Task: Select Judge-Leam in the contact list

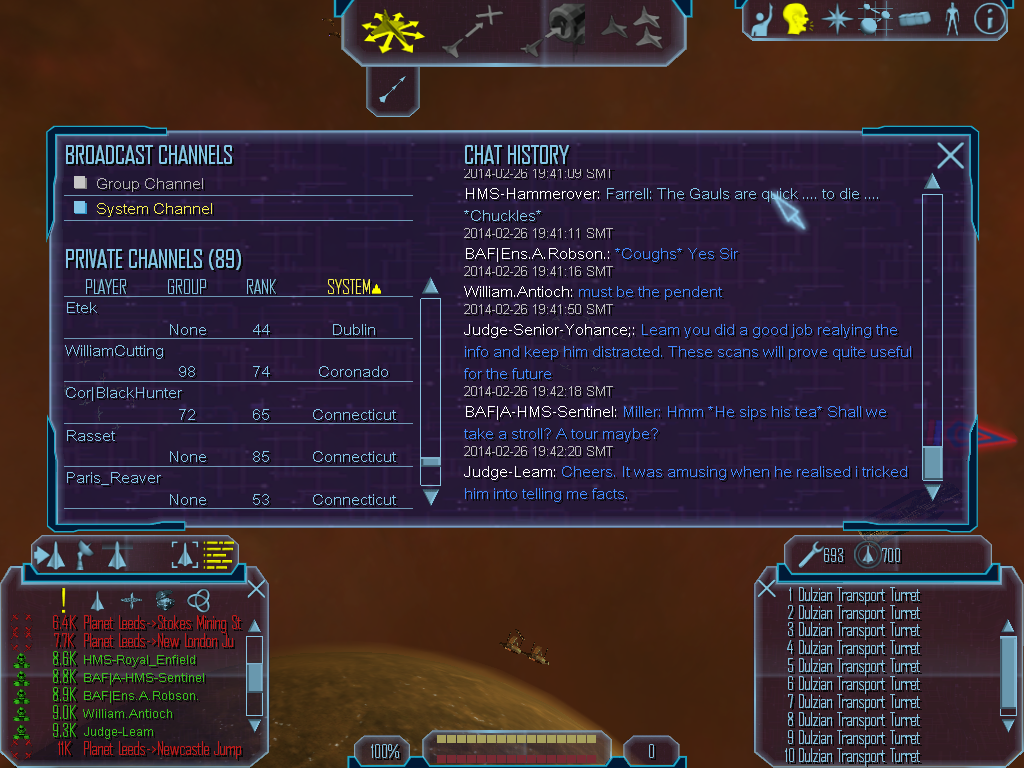Action: tap(118, 732)
